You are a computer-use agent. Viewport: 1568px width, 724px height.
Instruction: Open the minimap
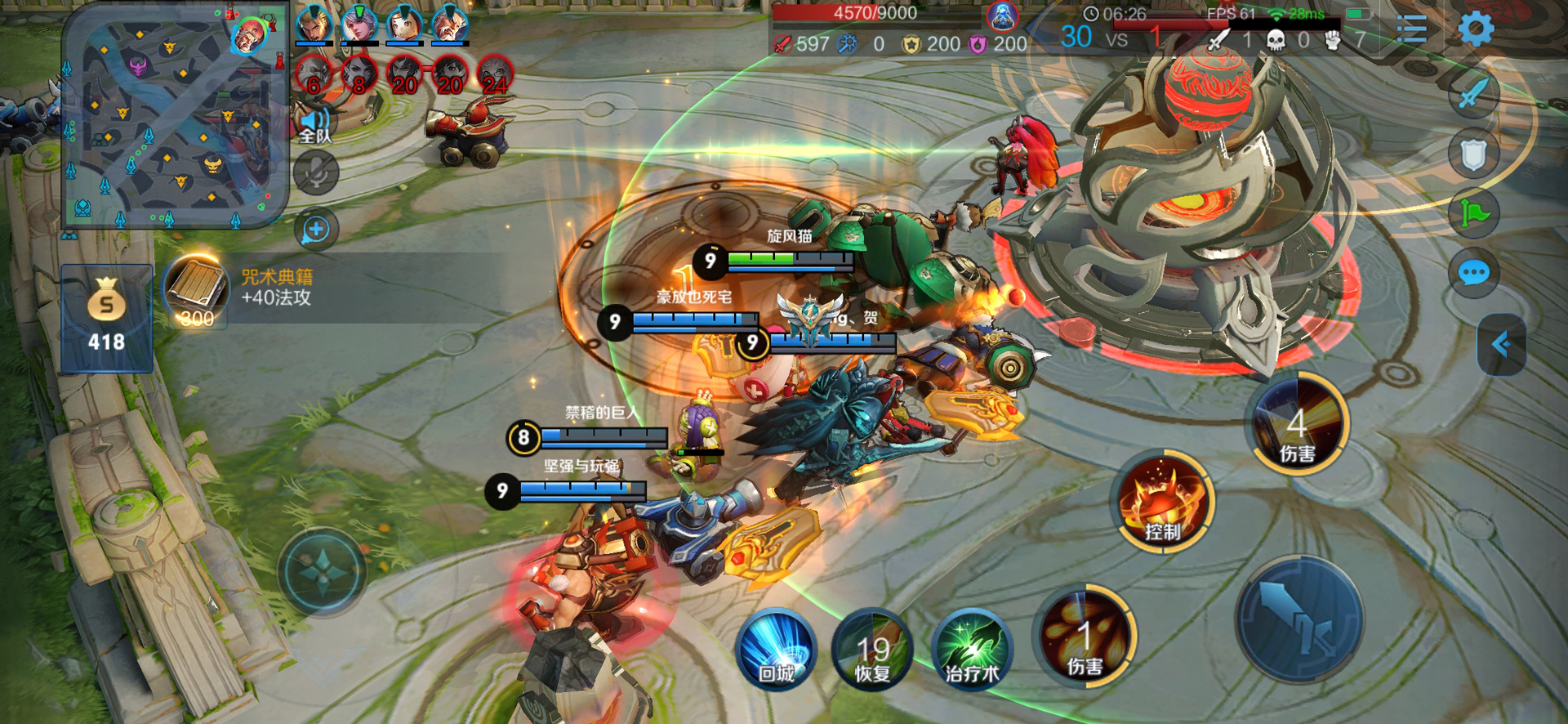[174, 116]
